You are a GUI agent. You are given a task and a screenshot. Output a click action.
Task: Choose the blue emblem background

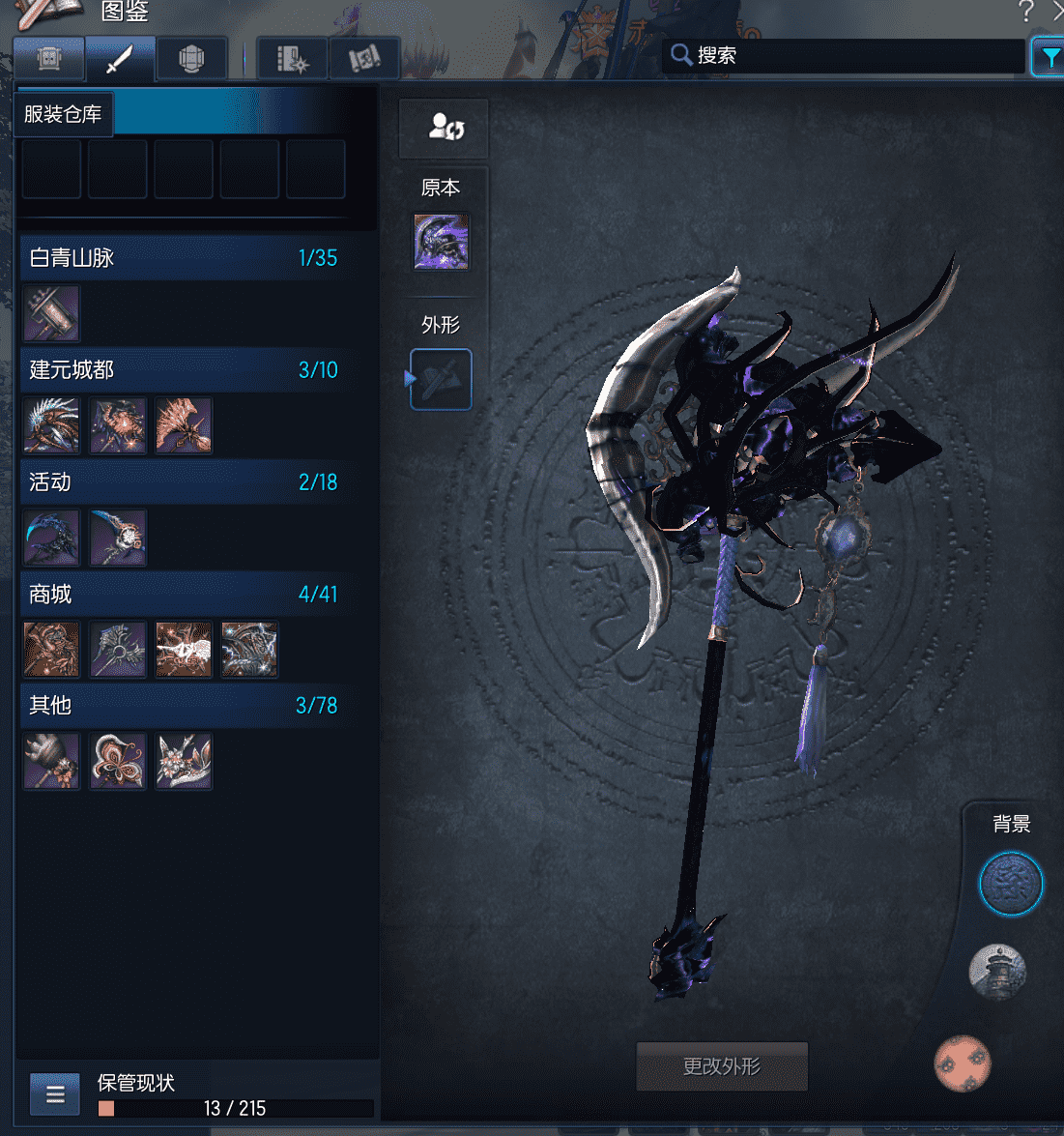pyautogui.click(x=1010, y=884)
